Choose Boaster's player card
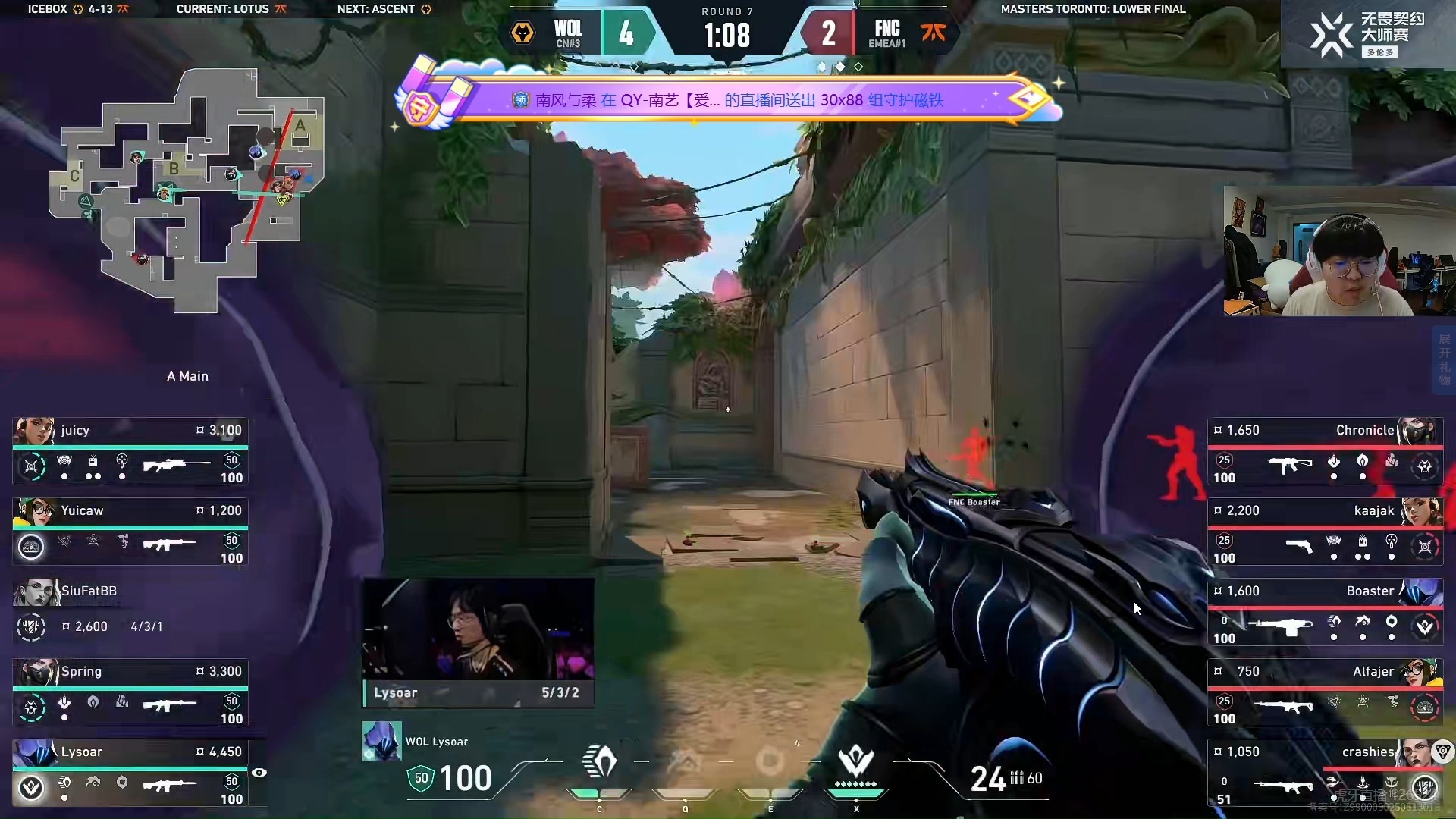Viewport: 1456px width, 819px height. click(x=1324, y=612)
